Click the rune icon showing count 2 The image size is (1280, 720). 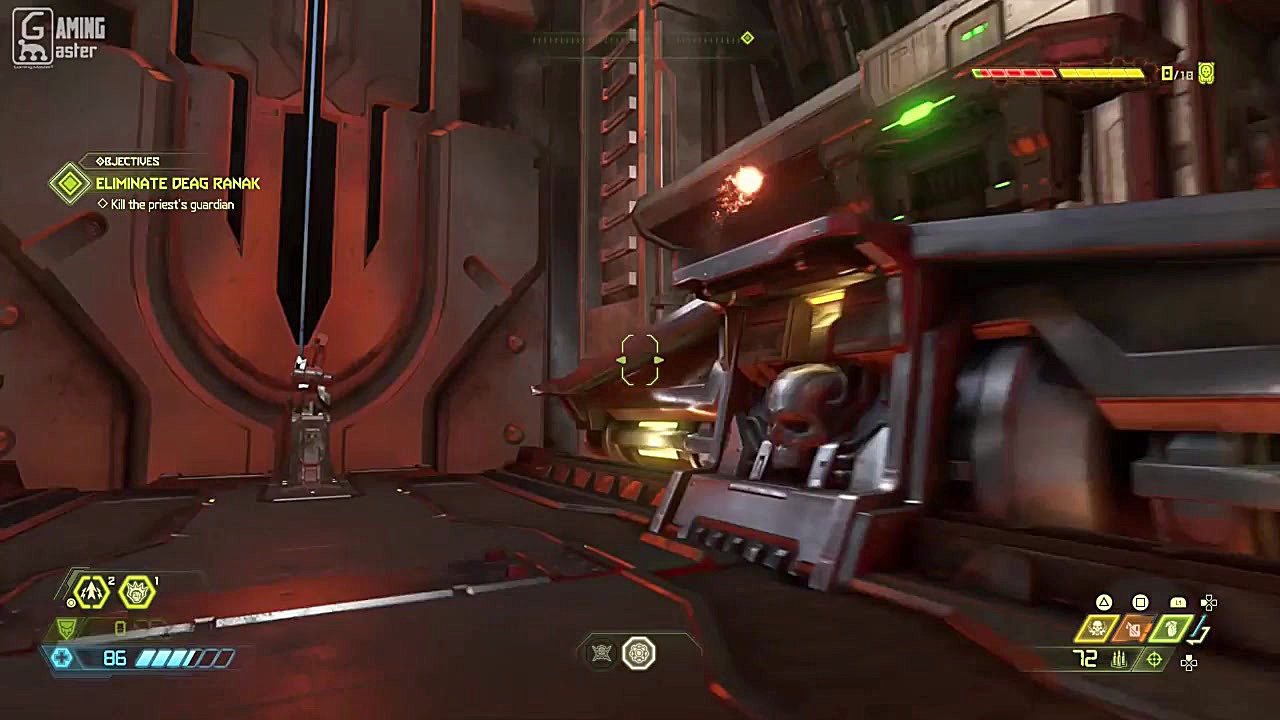(91, 591)
